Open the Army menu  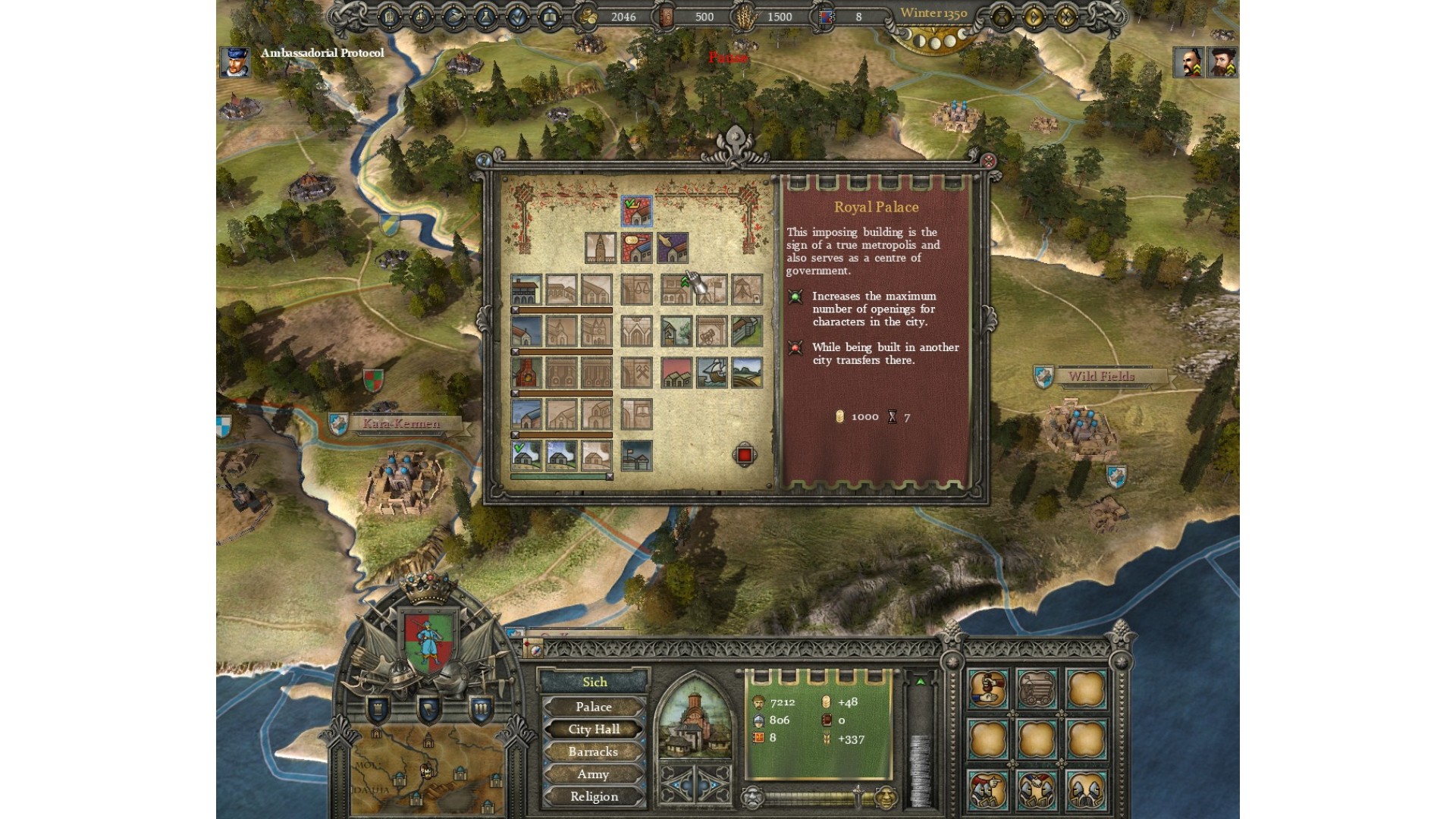tap(594, 774)
